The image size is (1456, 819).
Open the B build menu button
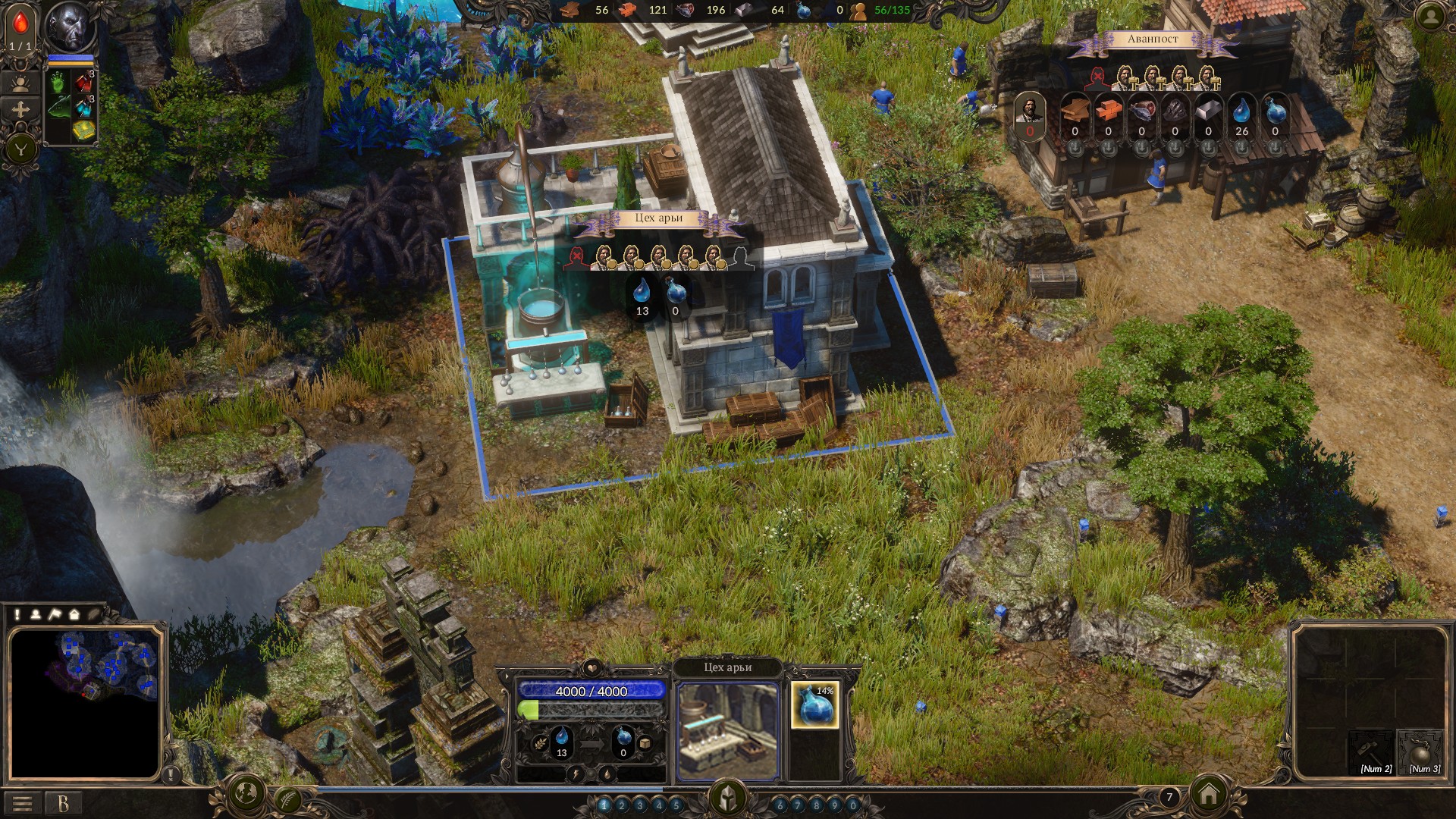(64, 803)
